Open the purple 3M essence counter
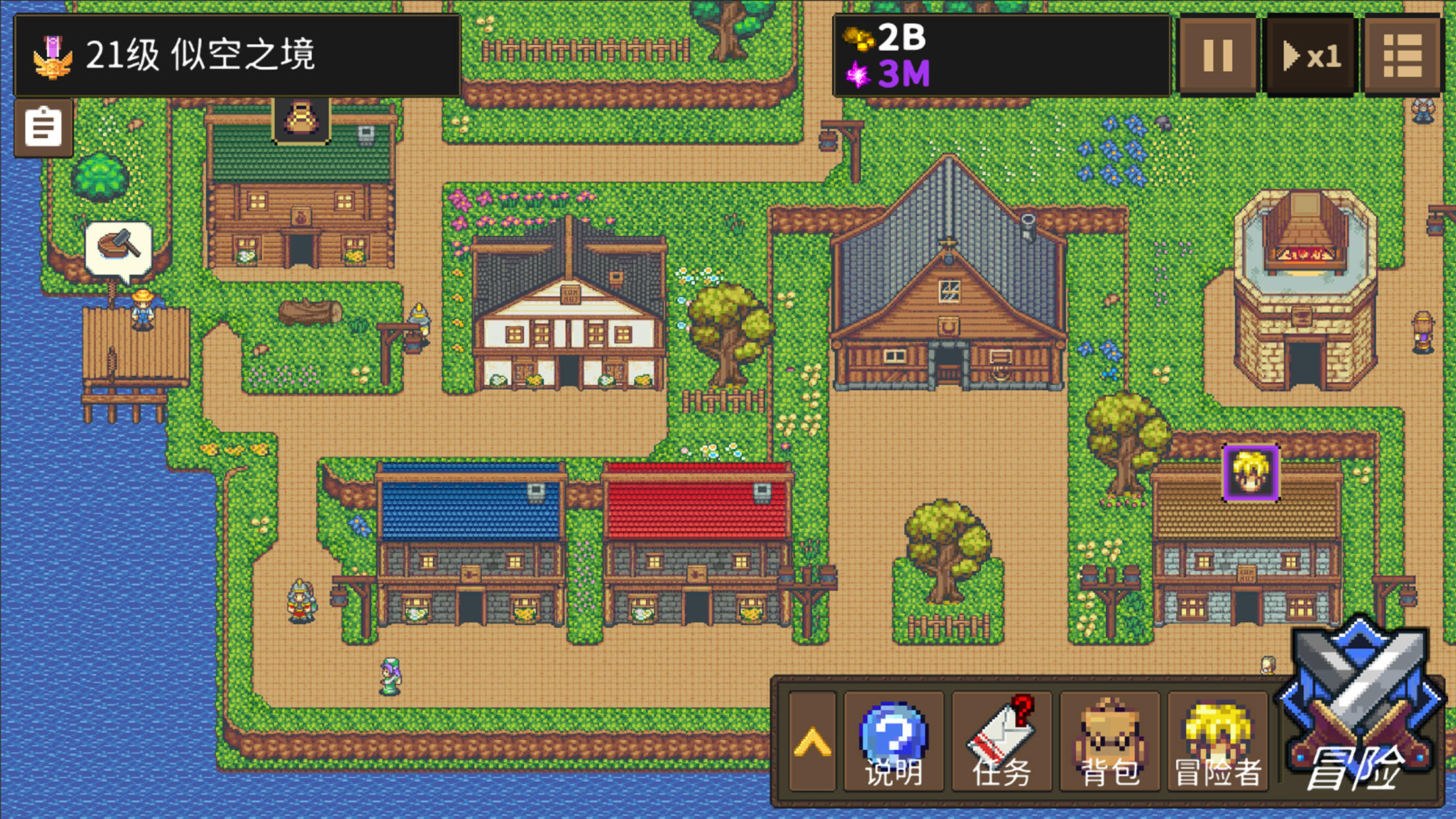Screen dimensions: 1456x819 tap(894, 75)
